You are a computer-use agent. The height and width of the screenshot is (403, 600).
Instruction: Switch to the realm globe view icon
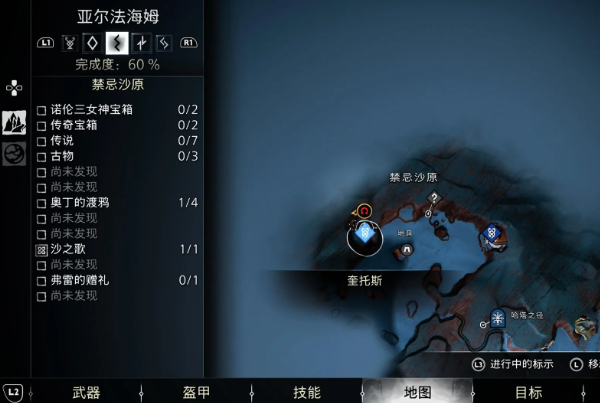coord(15,153)
